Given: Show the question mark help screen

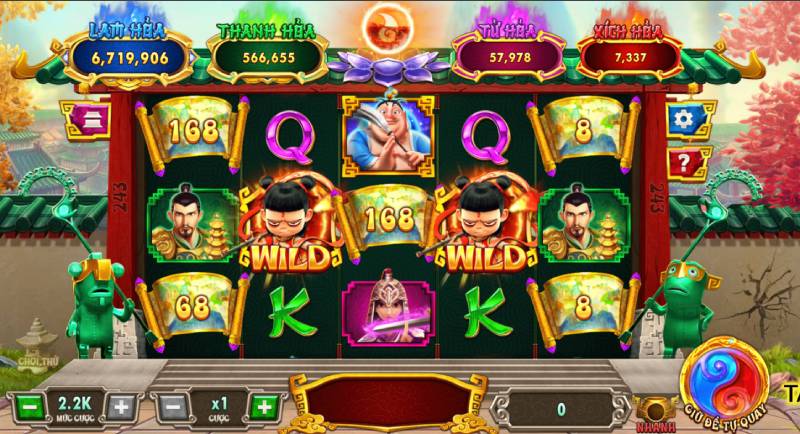Looking at the screenshot, I should 684,161.
